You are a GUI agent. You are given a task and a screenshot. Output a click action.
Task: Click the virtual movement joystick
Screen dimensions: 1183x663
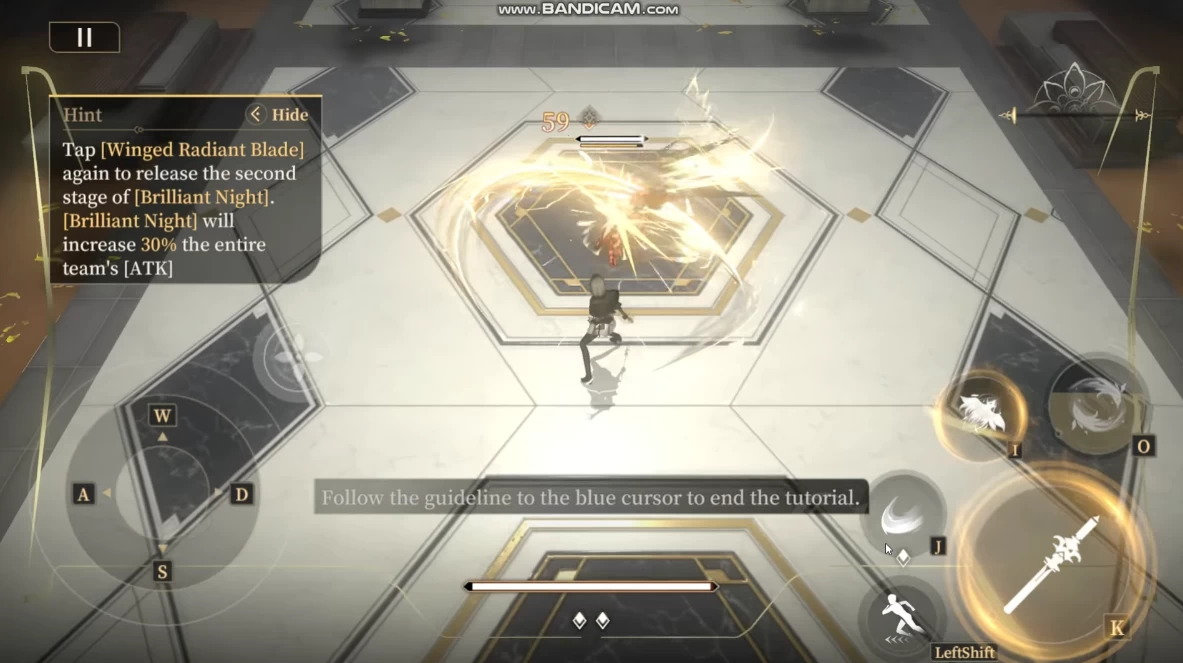[162, 493]
